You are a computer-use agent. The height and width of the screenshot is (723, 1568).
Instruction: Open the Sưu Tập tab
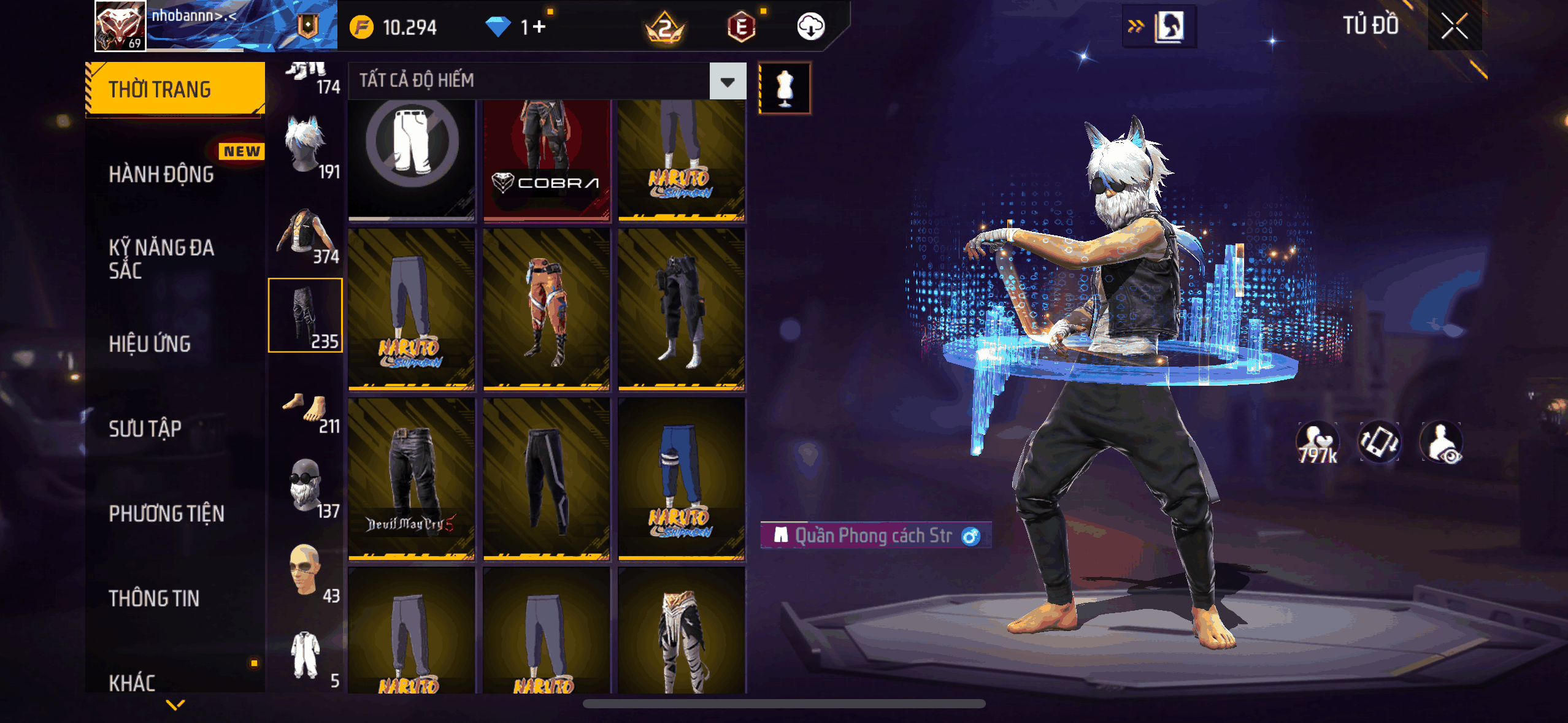(x=145, y=429)
